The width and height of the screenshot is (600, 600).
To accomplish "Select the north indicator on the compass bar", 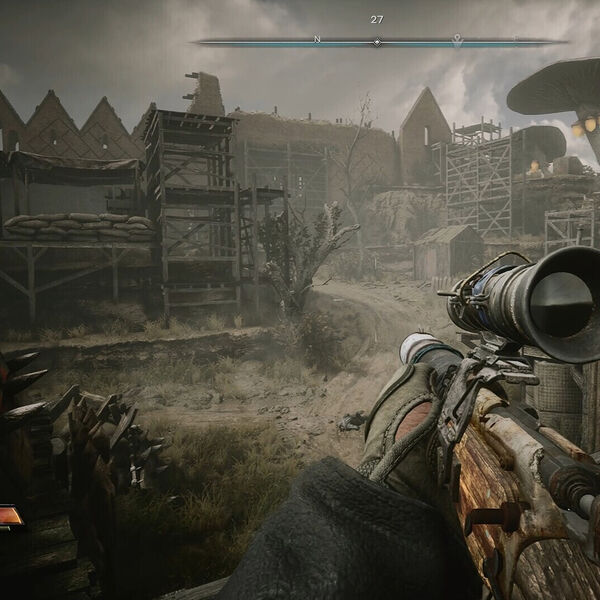I will 317,40.
